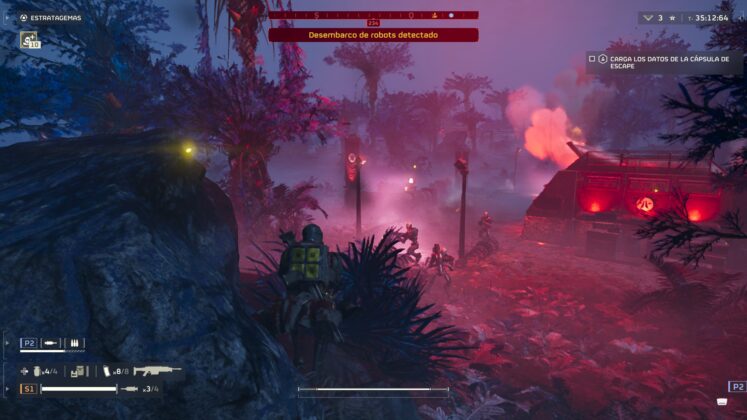This screenshot has width=747, height=420.
Task: Select the stratagem icon showing 10
Action: 28,40
